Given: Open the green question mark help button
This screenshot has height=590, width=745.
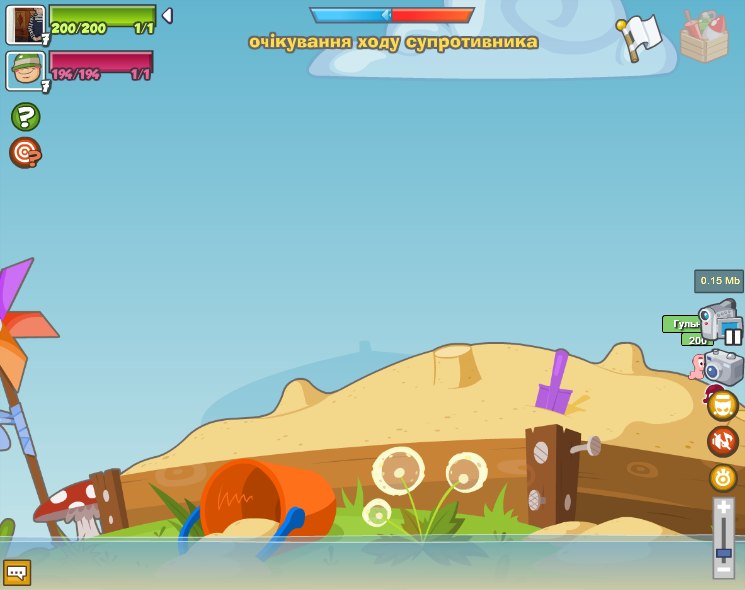Looking at the screenshot, I should (25, 117).
